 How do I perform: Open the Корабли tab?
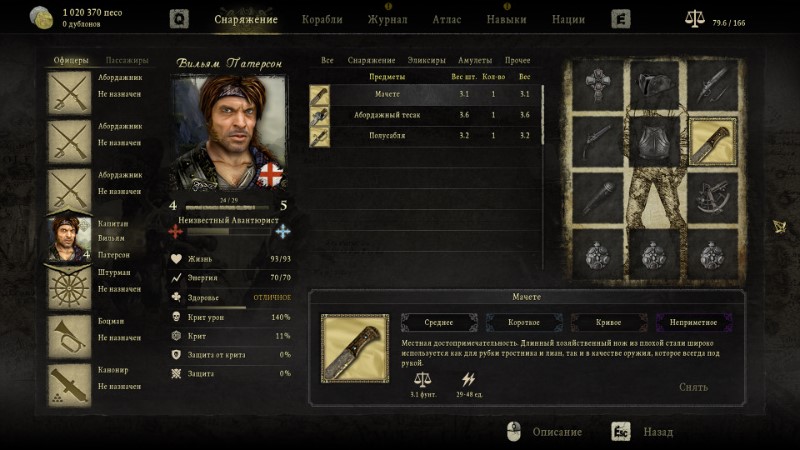point(322,19)
